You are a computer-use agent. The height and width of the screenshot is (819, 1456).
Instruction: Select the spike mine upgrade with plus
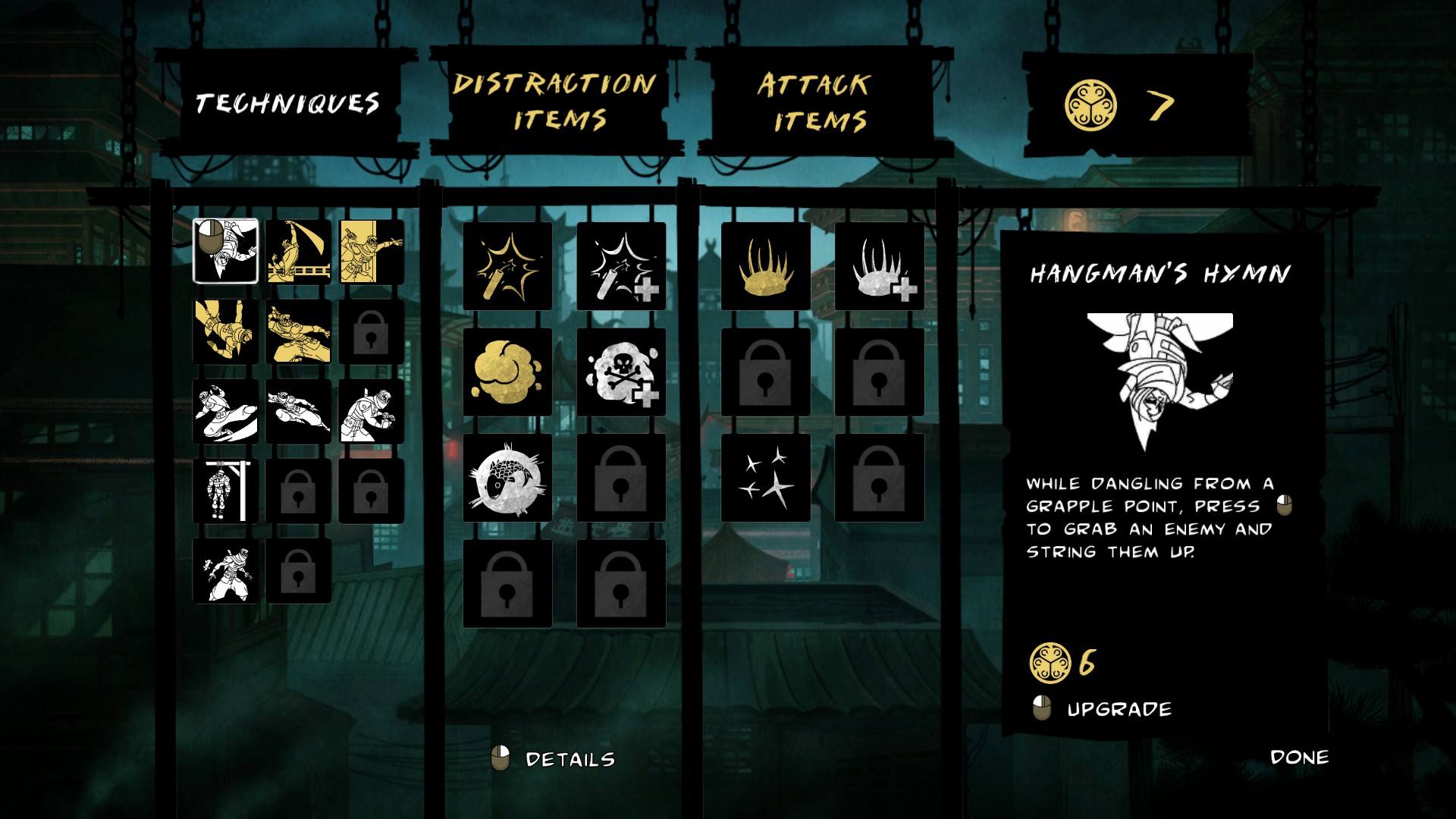[x=879, y=266]
